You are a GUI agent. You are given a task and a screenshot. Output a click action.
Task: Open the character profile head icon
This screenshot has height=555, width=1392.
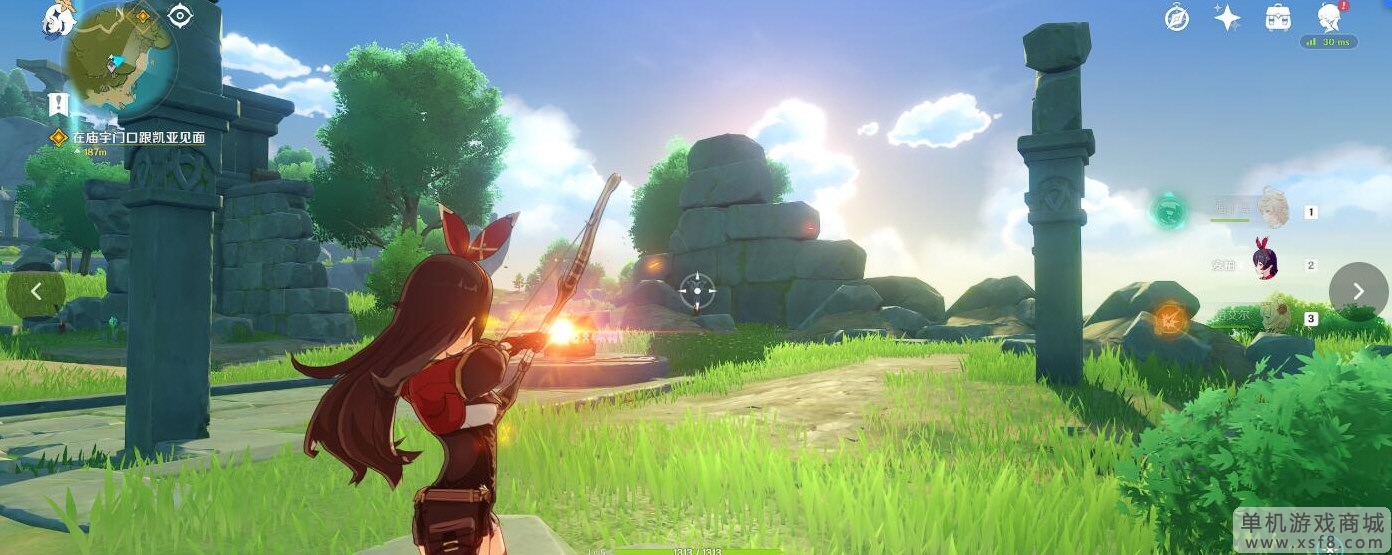1329,17
